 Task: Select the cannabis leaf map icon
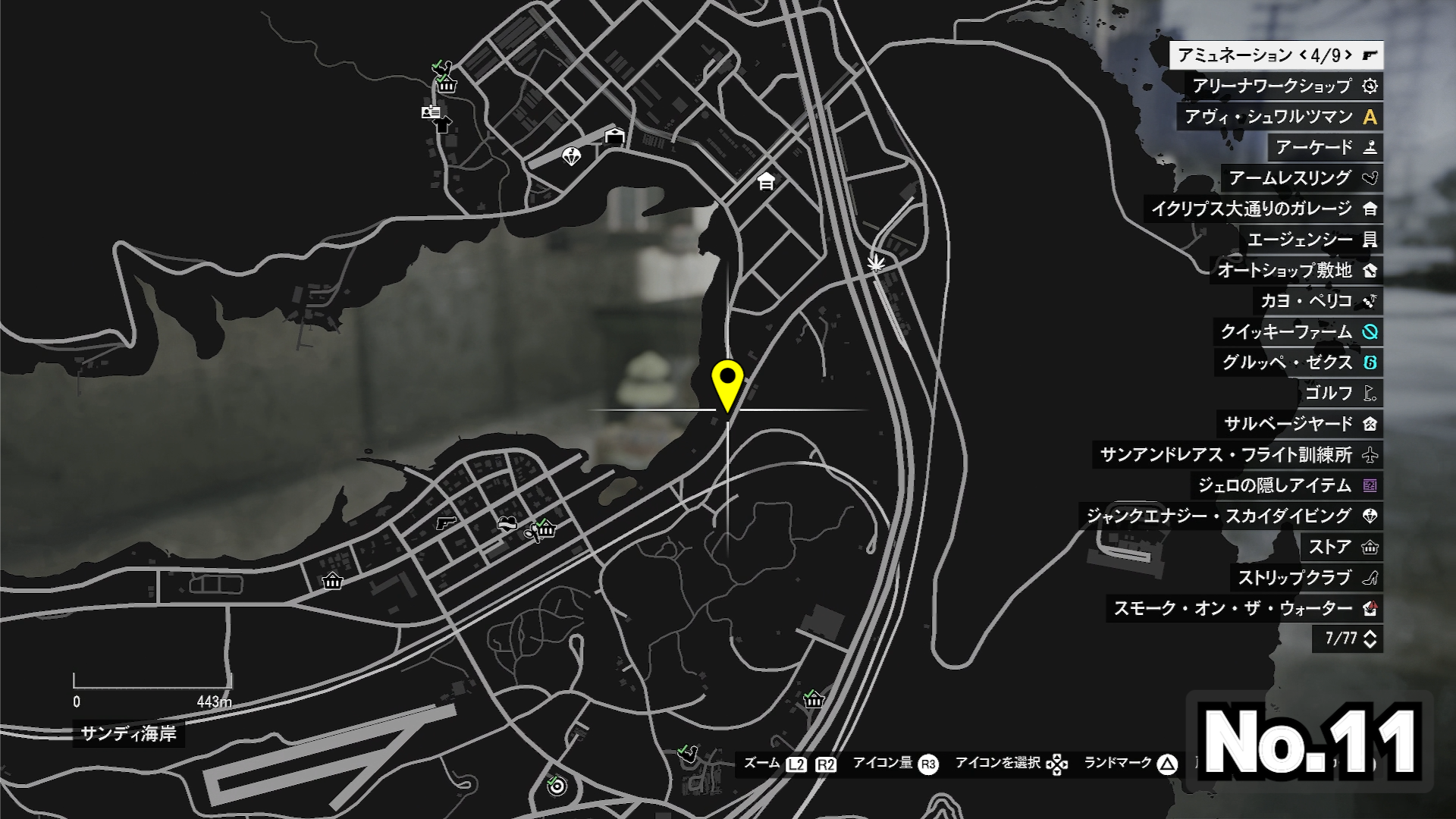[x=876, y=263]
